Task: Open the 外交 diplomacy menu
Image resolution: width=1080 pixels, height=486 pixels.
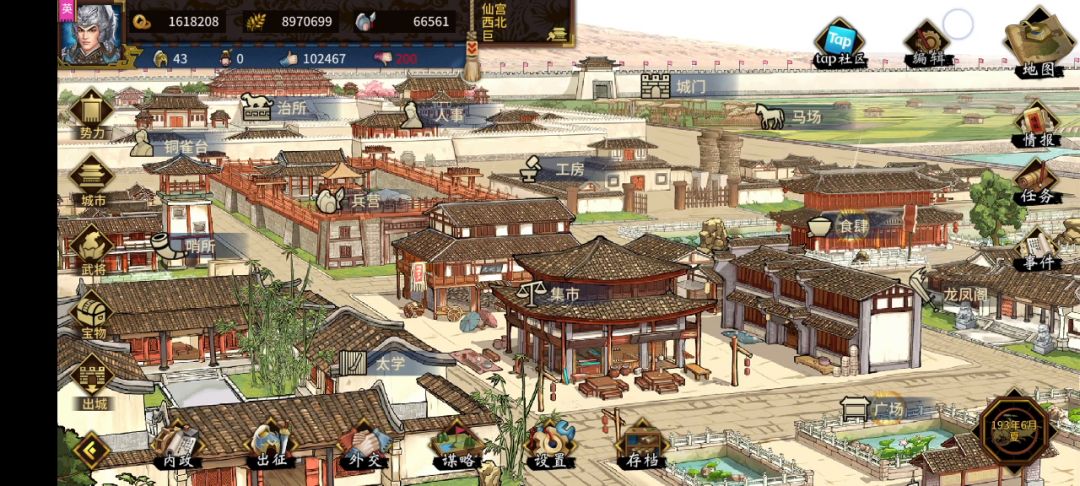Action: tap(363, 446)
